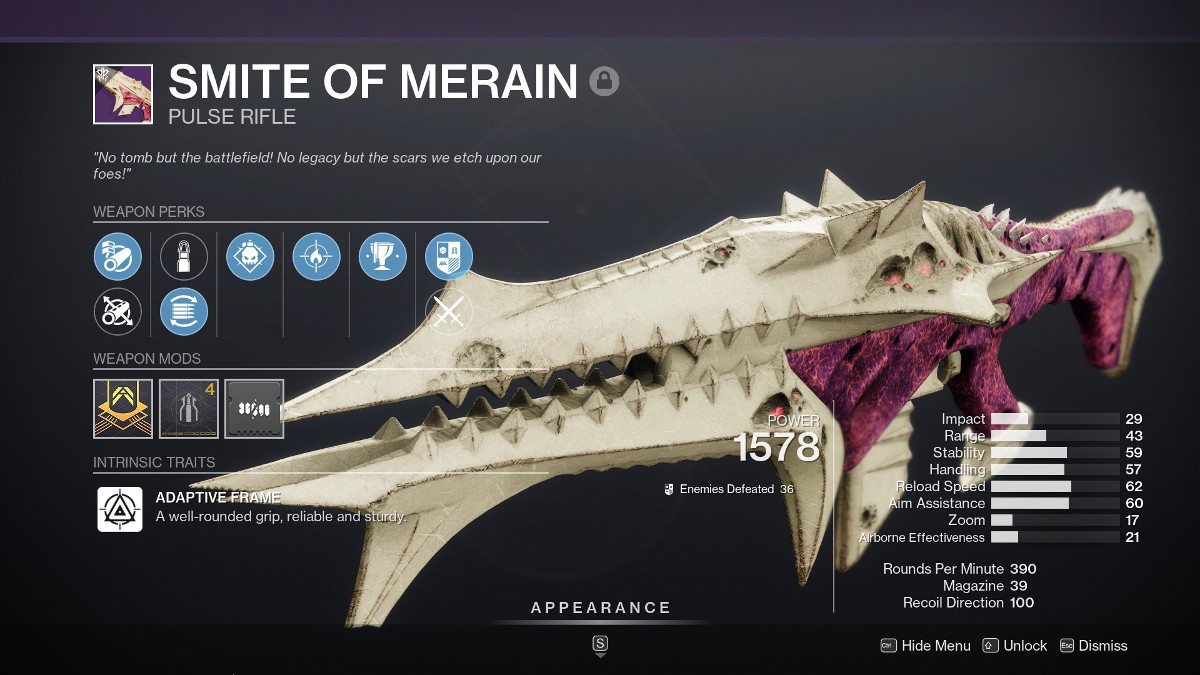This screenshot has height=675, width=1200.
Task: Open the mod slot marked with 4
Action: [x=188, y=408]
